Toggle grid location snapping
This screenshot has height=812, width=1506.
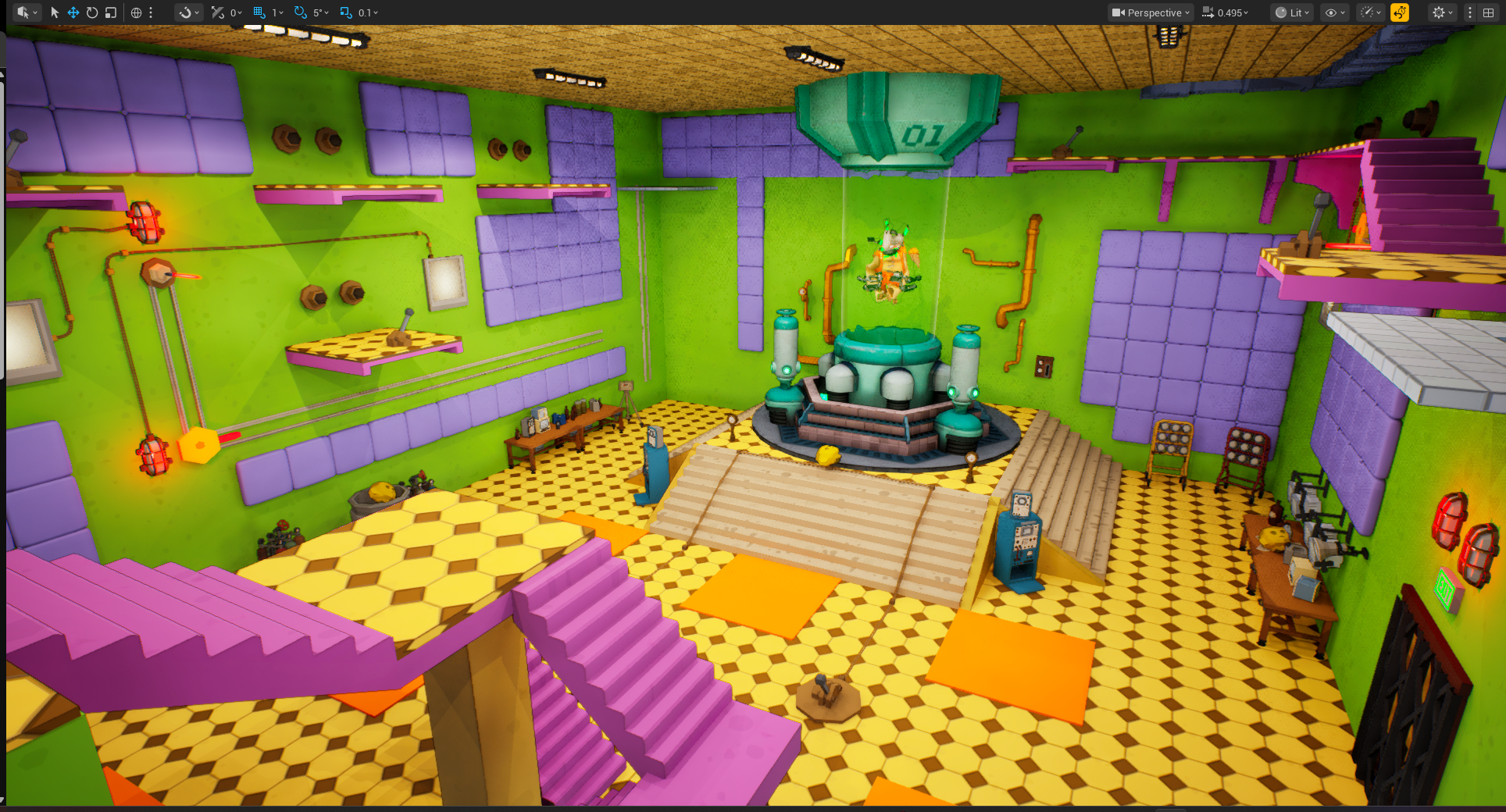[x=259, y=12]
